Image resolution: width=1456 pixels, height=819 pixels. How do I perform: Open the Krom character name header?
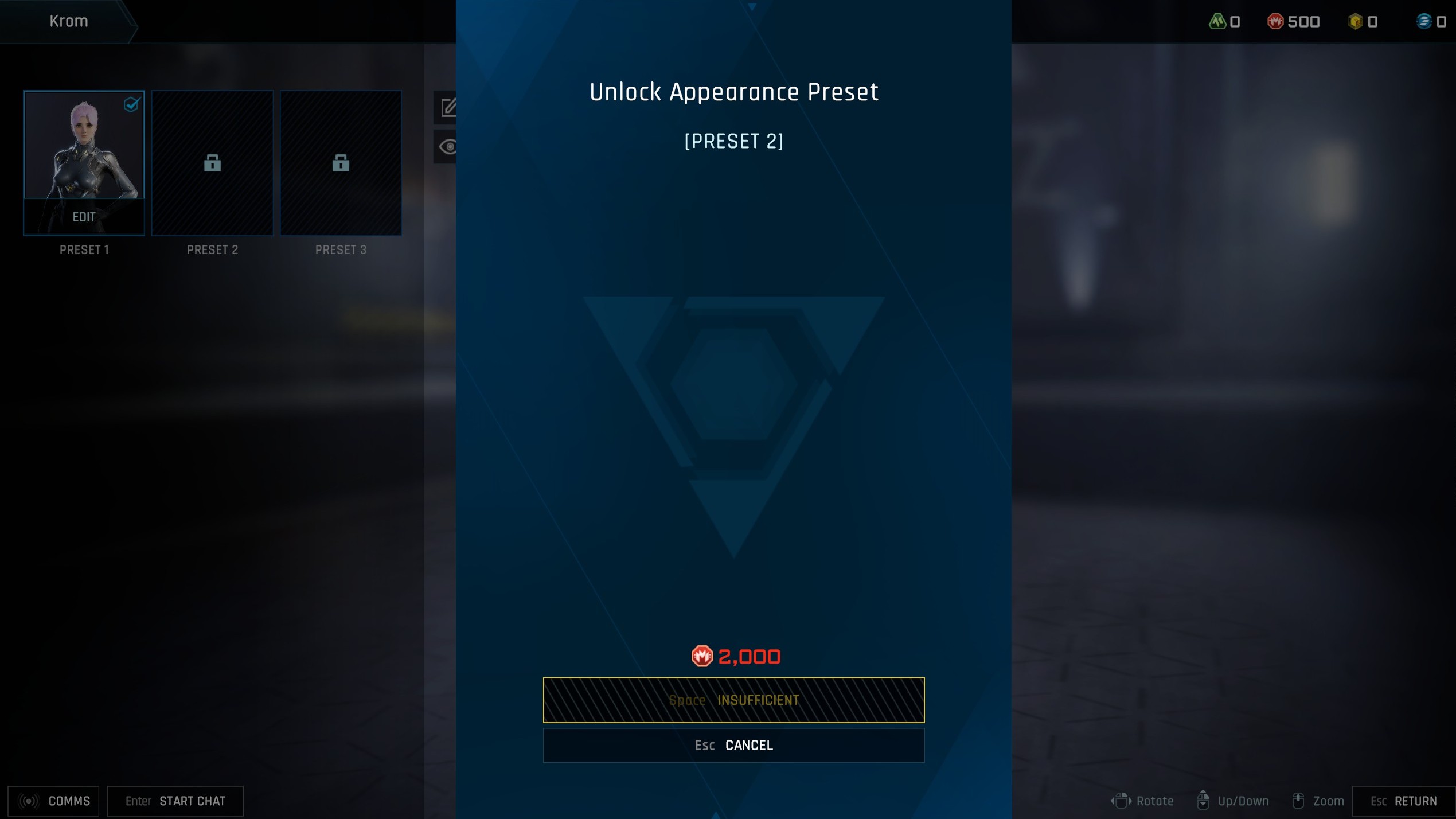(x=69, y=21)
